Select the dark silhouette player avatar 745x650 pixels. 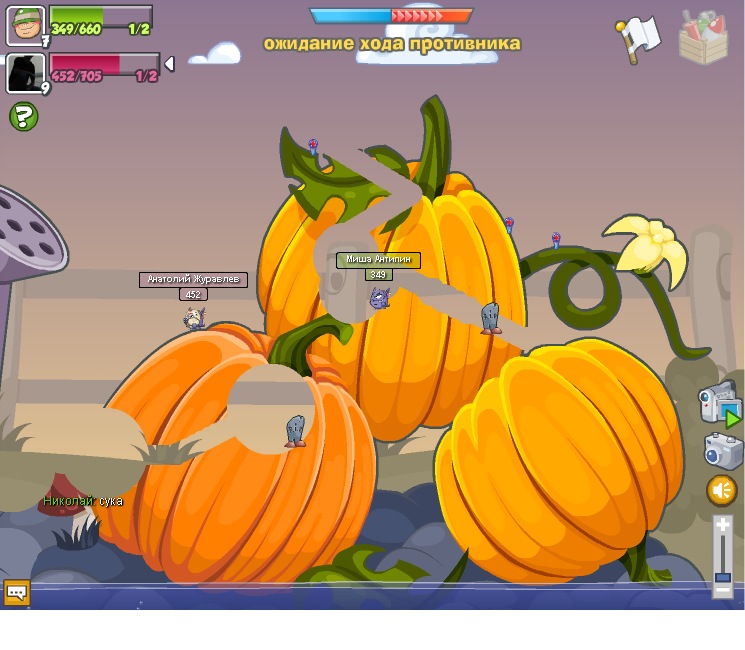click(25, 73)
